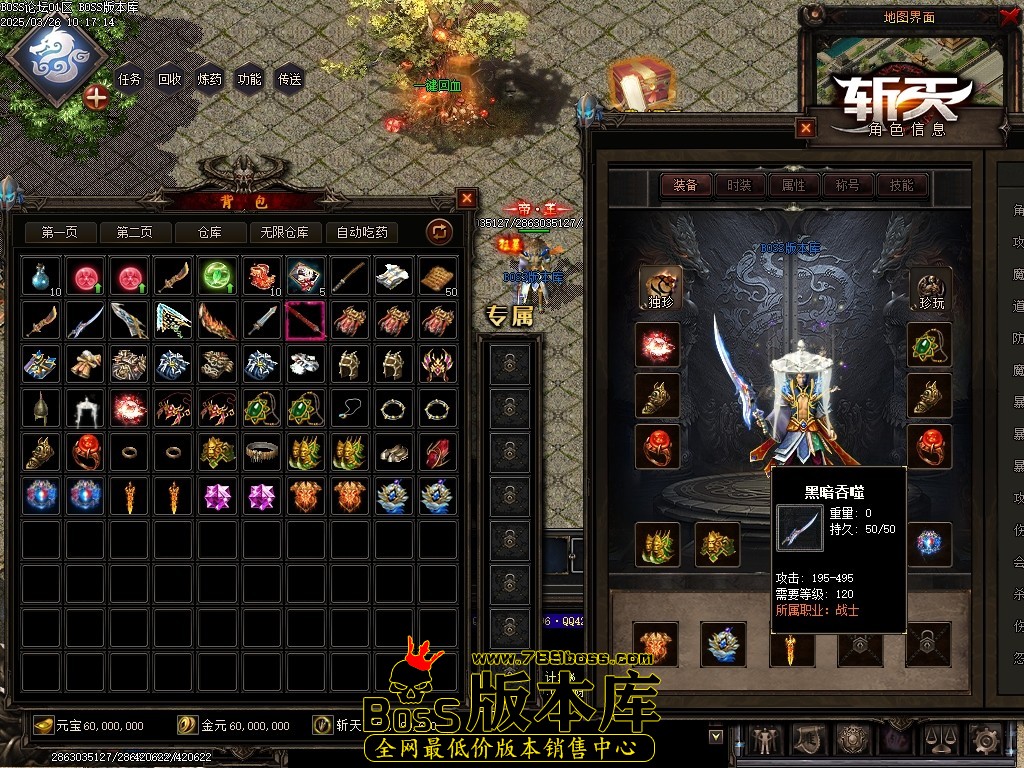Open the 仓库 warehouse tab
Image resolution: width=1024 pixels, height=768 pixels.
(209, 233)
